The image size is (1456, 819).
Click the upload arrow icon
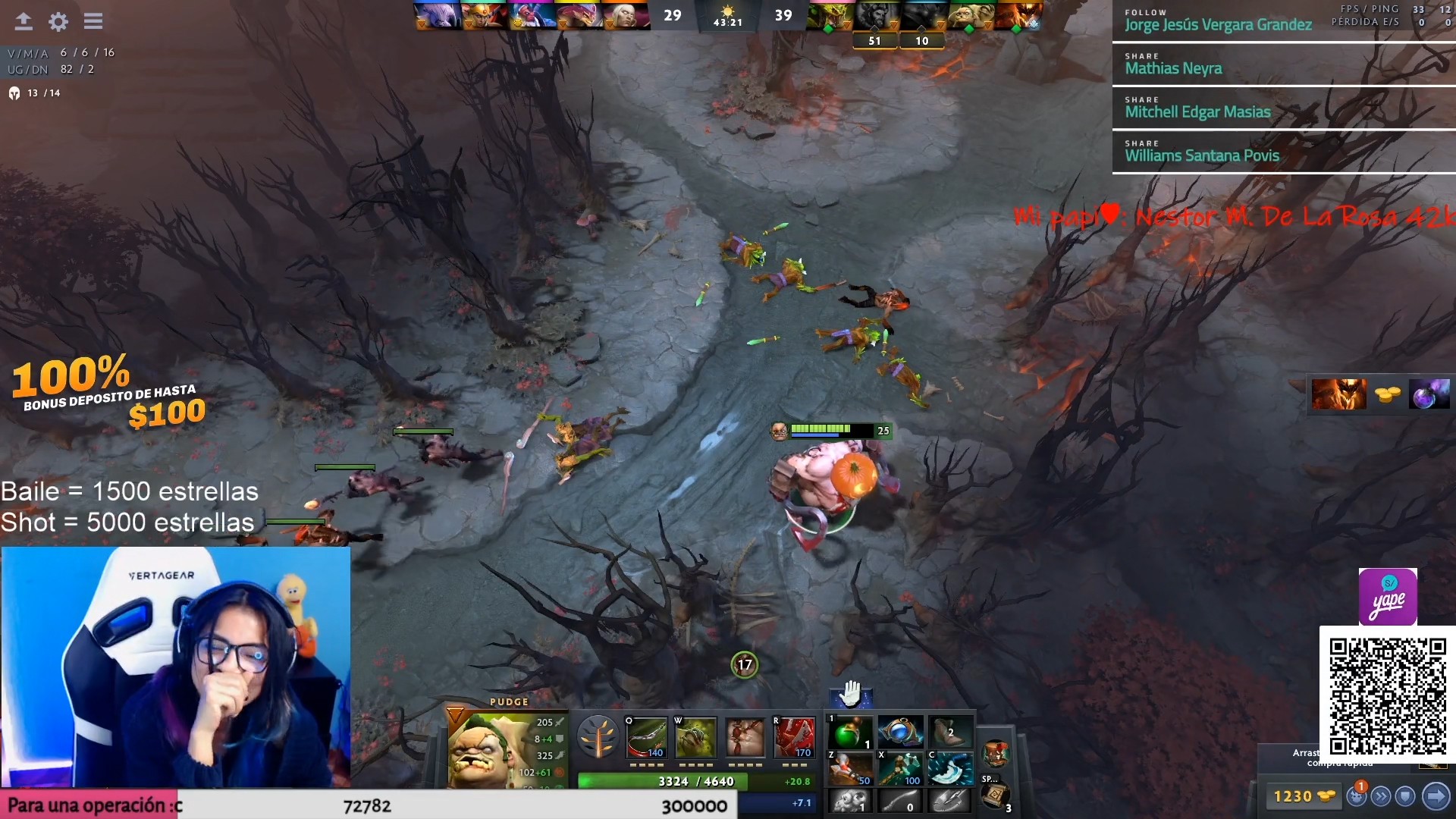pos(24,21)
